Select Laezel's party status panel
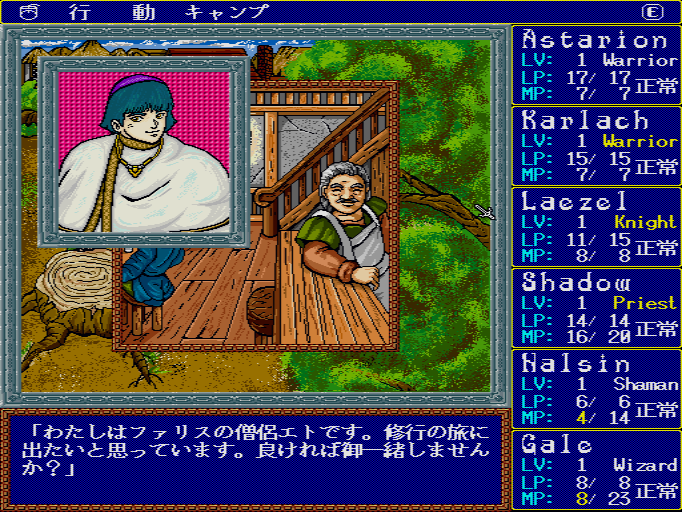This screenshot has height=512, width=682. click(x=597, y=226)
